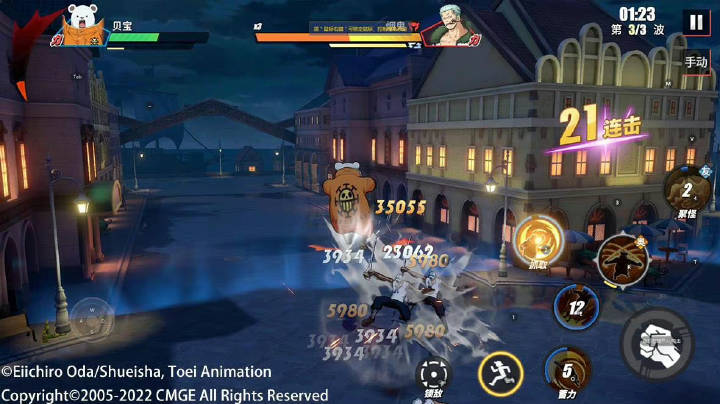The height and width of the screenshot is (404, 720).
Task: Activate the dash running-figure skill
Action: pos(499,374)
